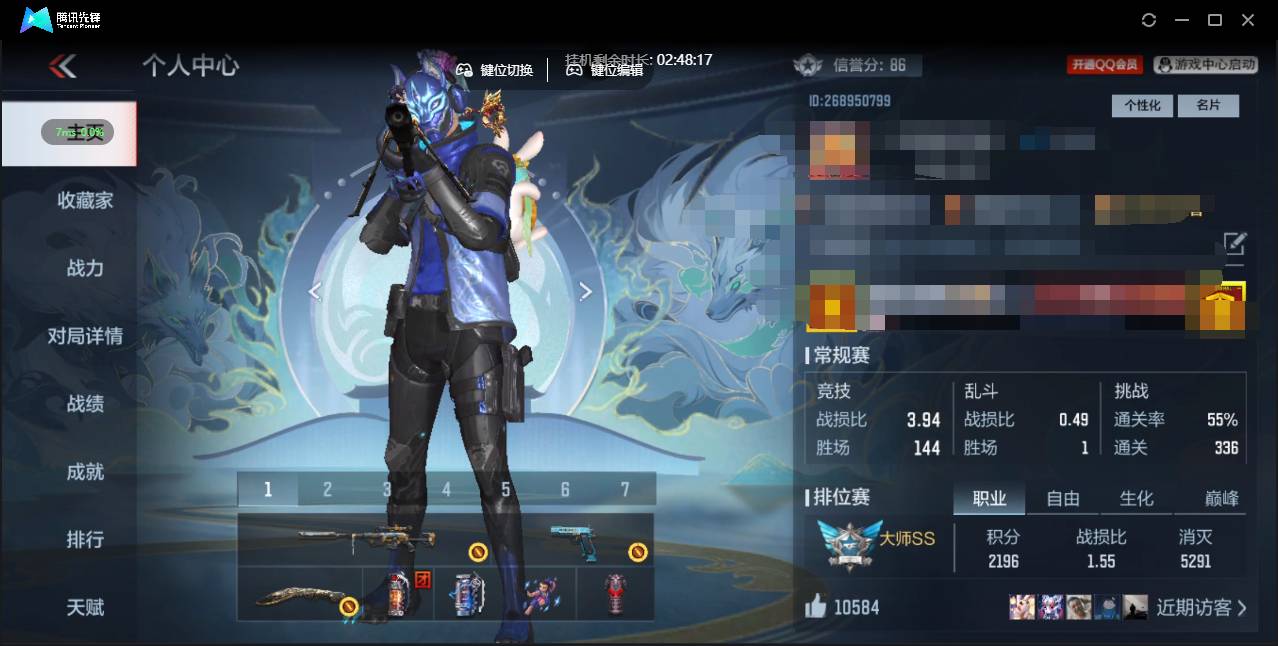The height and width of the screenshot is (646, 1278).
Task: Show 对局详情 match details
Action: 85,336
